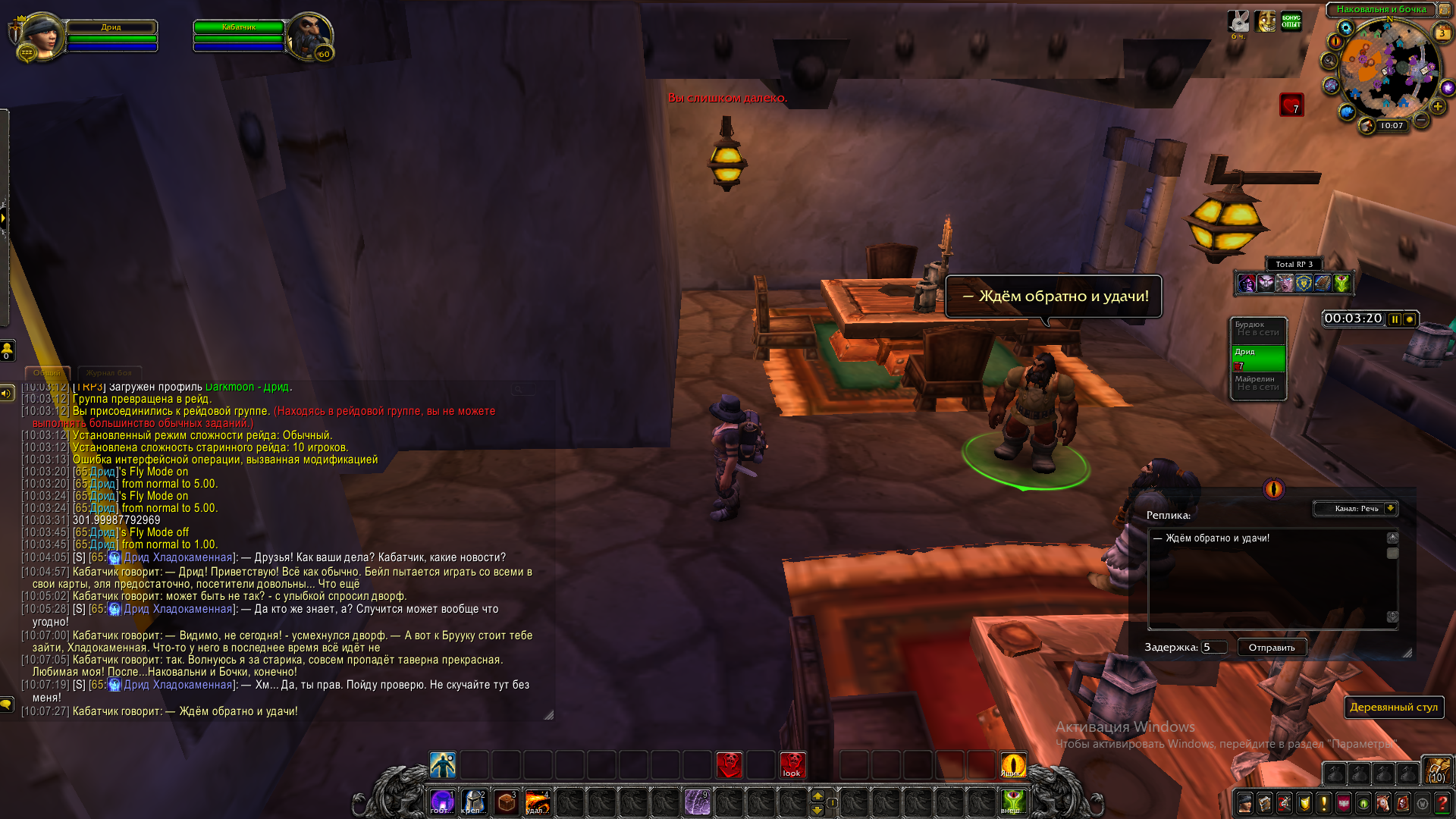Select the Кабатчик target portrait

coord(309,35)
